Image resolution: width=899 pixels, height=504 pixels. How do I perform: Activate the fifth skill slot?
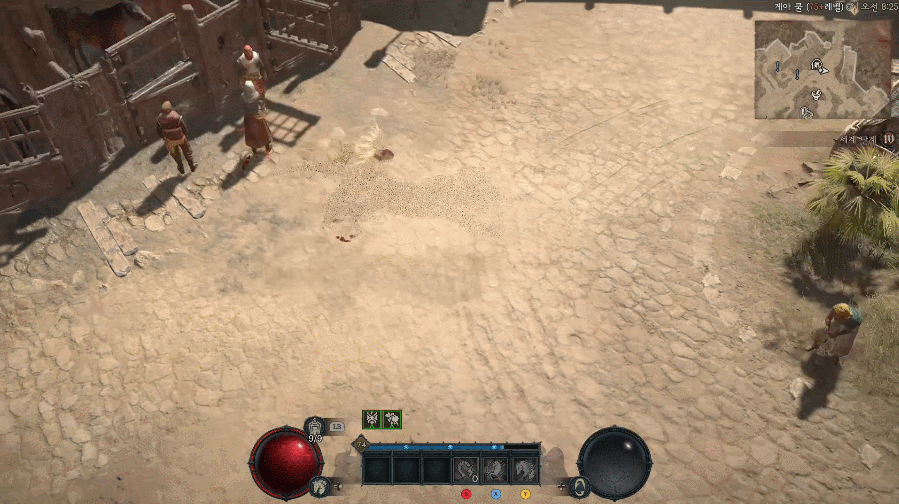click(x=495, y=469)
